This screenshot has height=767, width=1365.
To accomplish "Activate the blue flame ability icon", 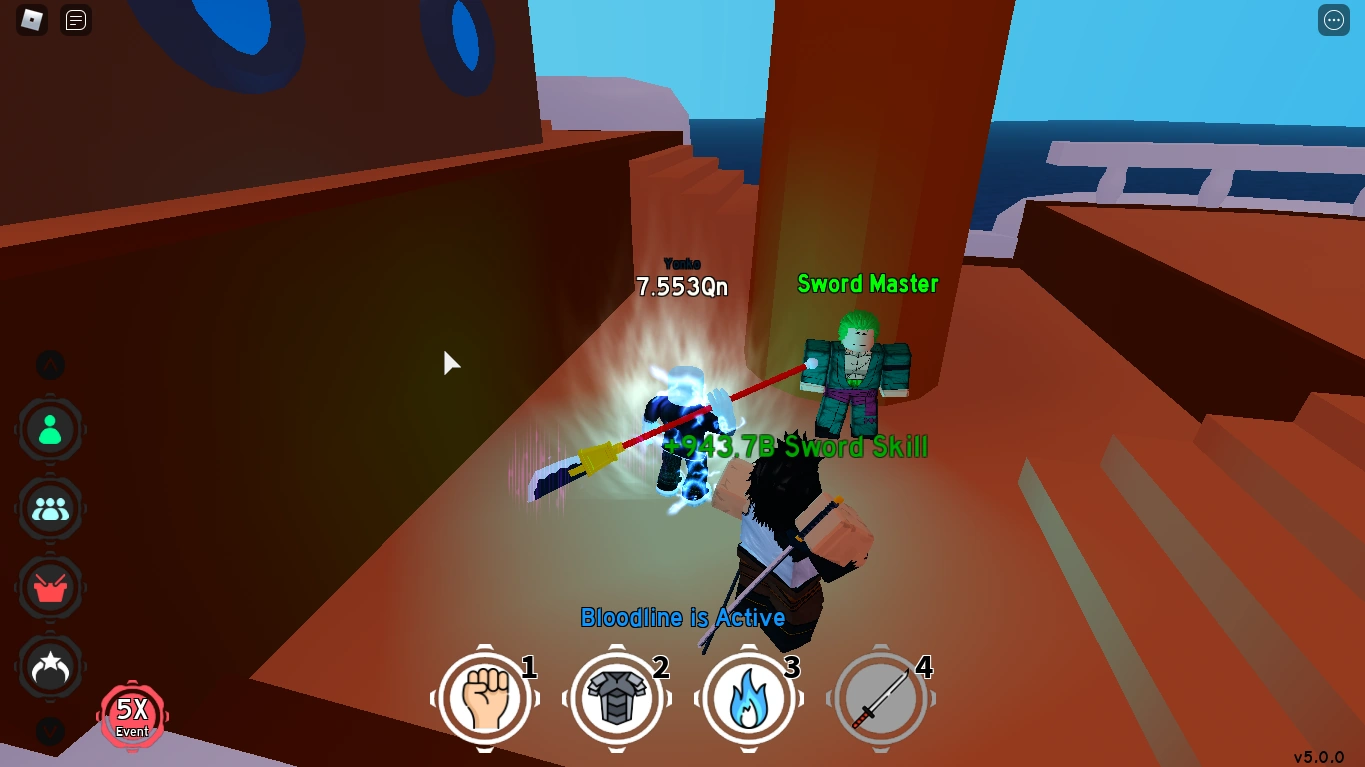I will [749, 698].
